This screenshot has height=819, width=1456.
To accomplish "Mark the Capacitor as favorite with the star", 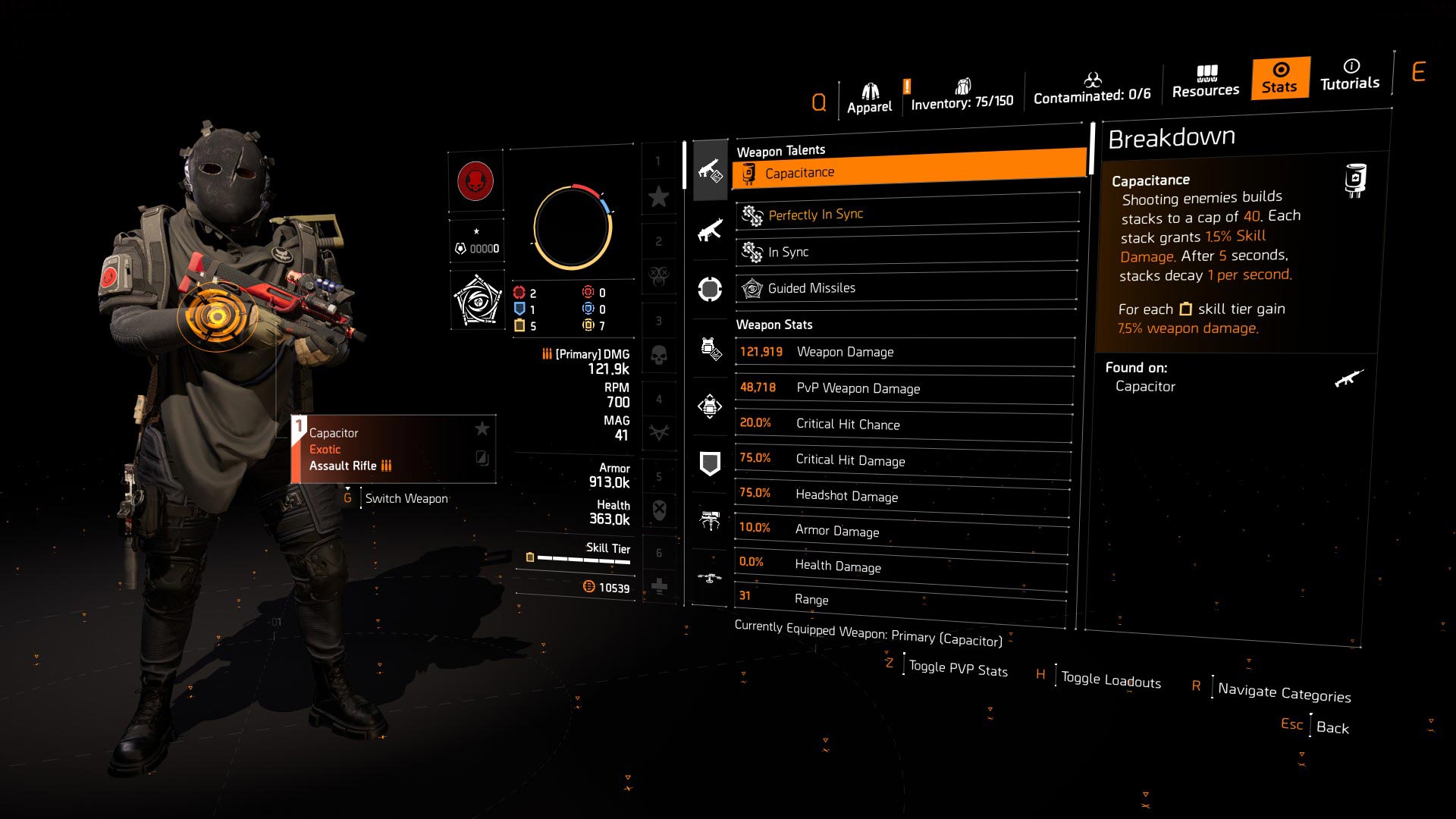I will pyautogui.click(x=482, y=428).
